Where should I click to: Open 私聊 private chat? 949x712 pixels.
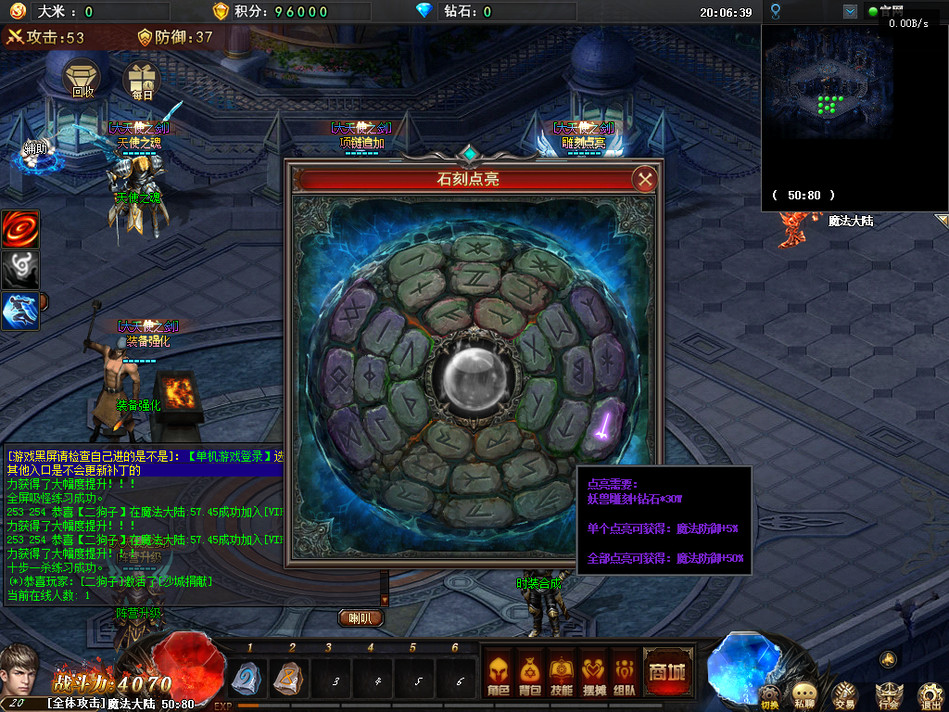click(804, 694)
